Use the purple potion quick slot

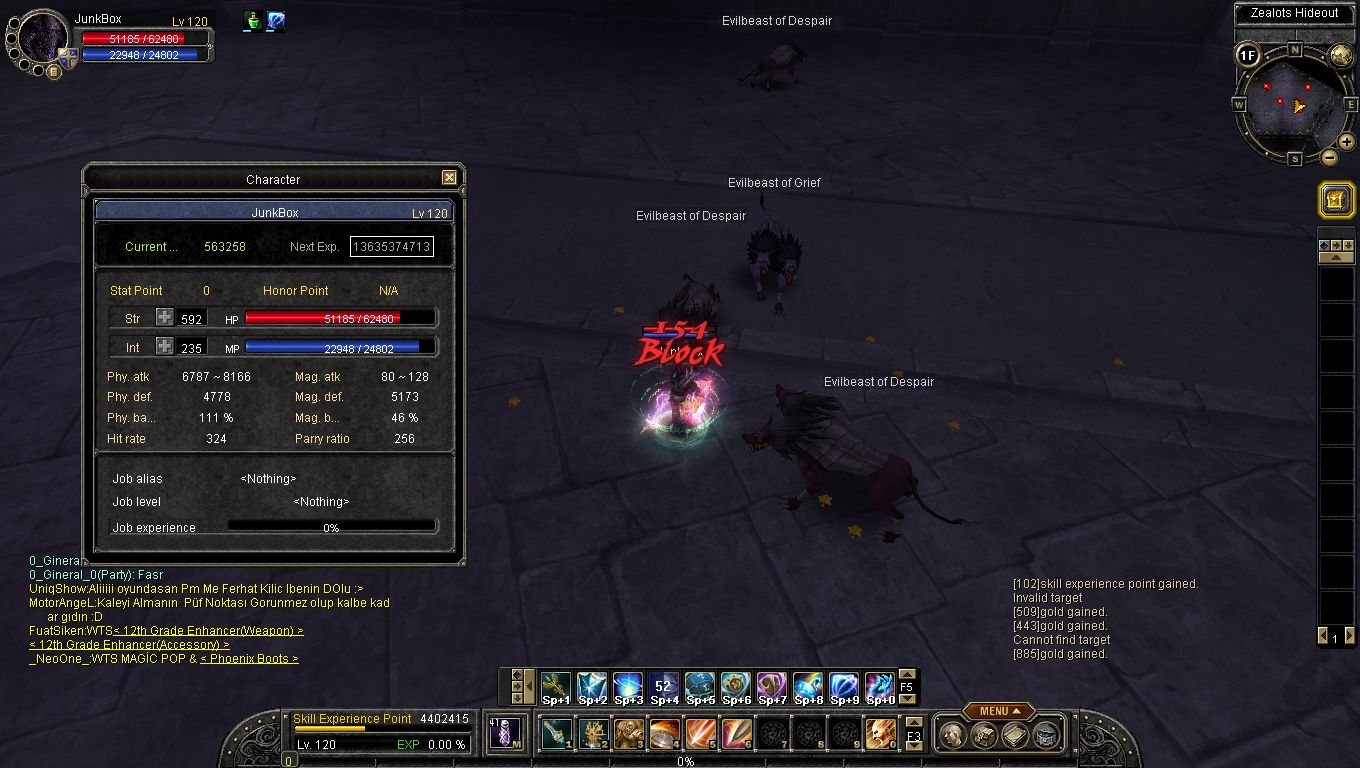pyautogui.click(x=505, y=733)
